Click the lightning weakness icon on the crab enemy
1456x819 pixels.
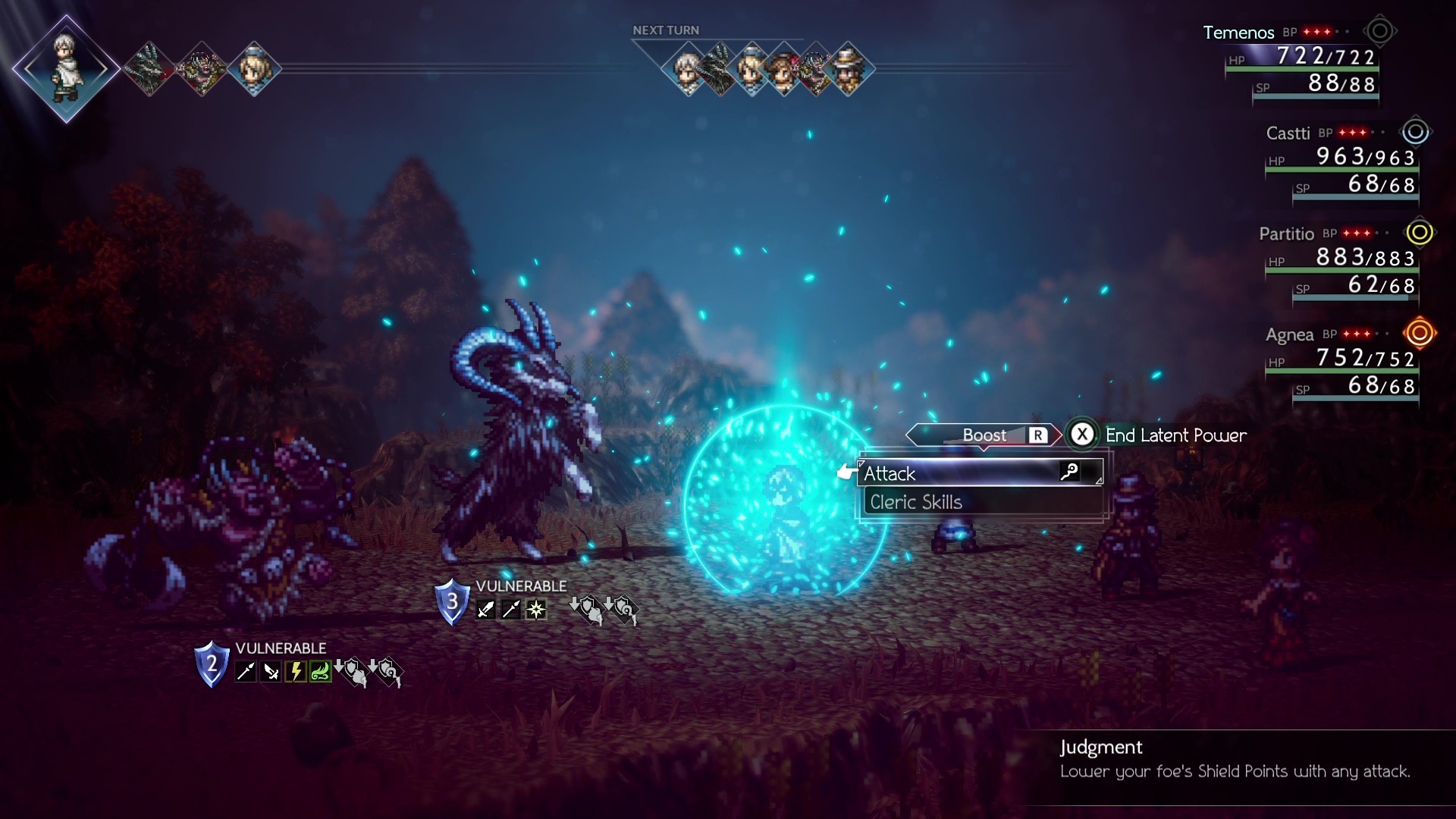[x=295, y=671]
